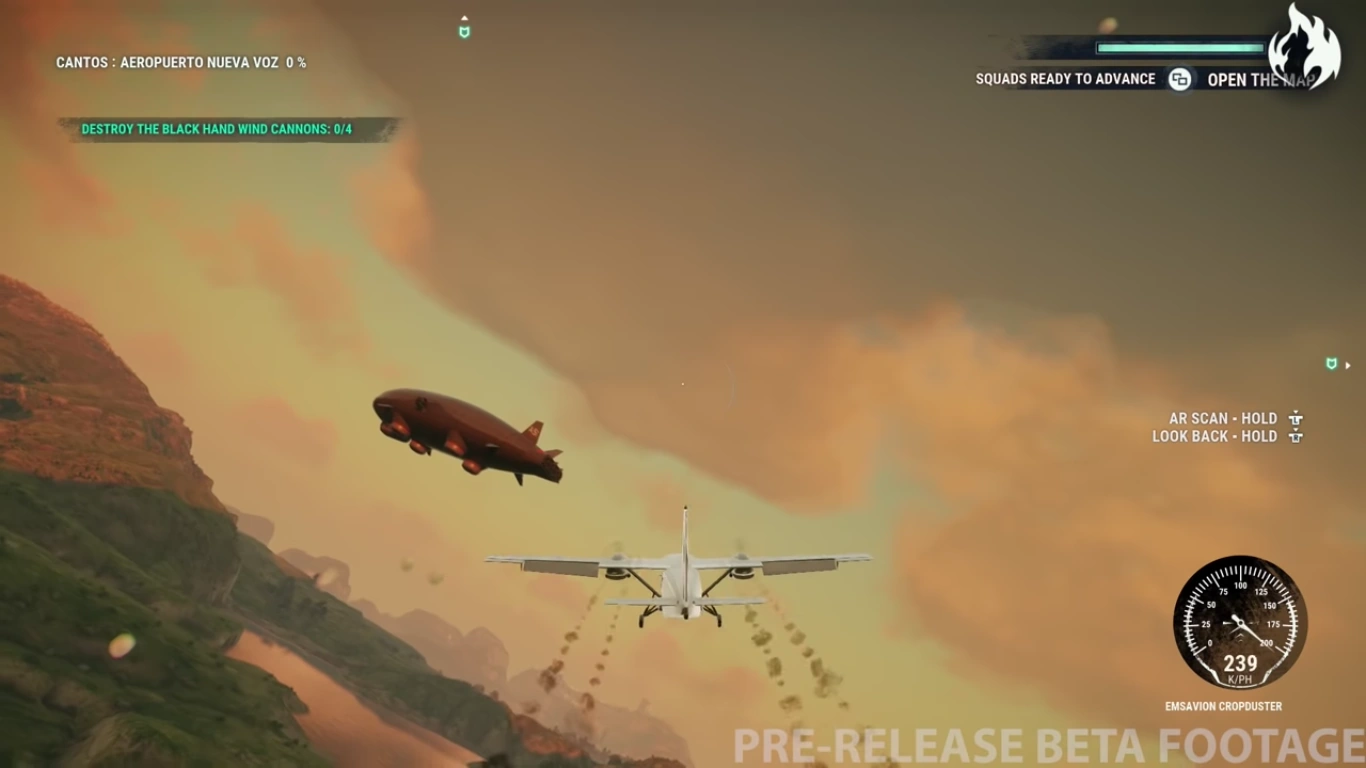
Task: Click the Look Back controller trigger icon
Action: coord(1296,439)
